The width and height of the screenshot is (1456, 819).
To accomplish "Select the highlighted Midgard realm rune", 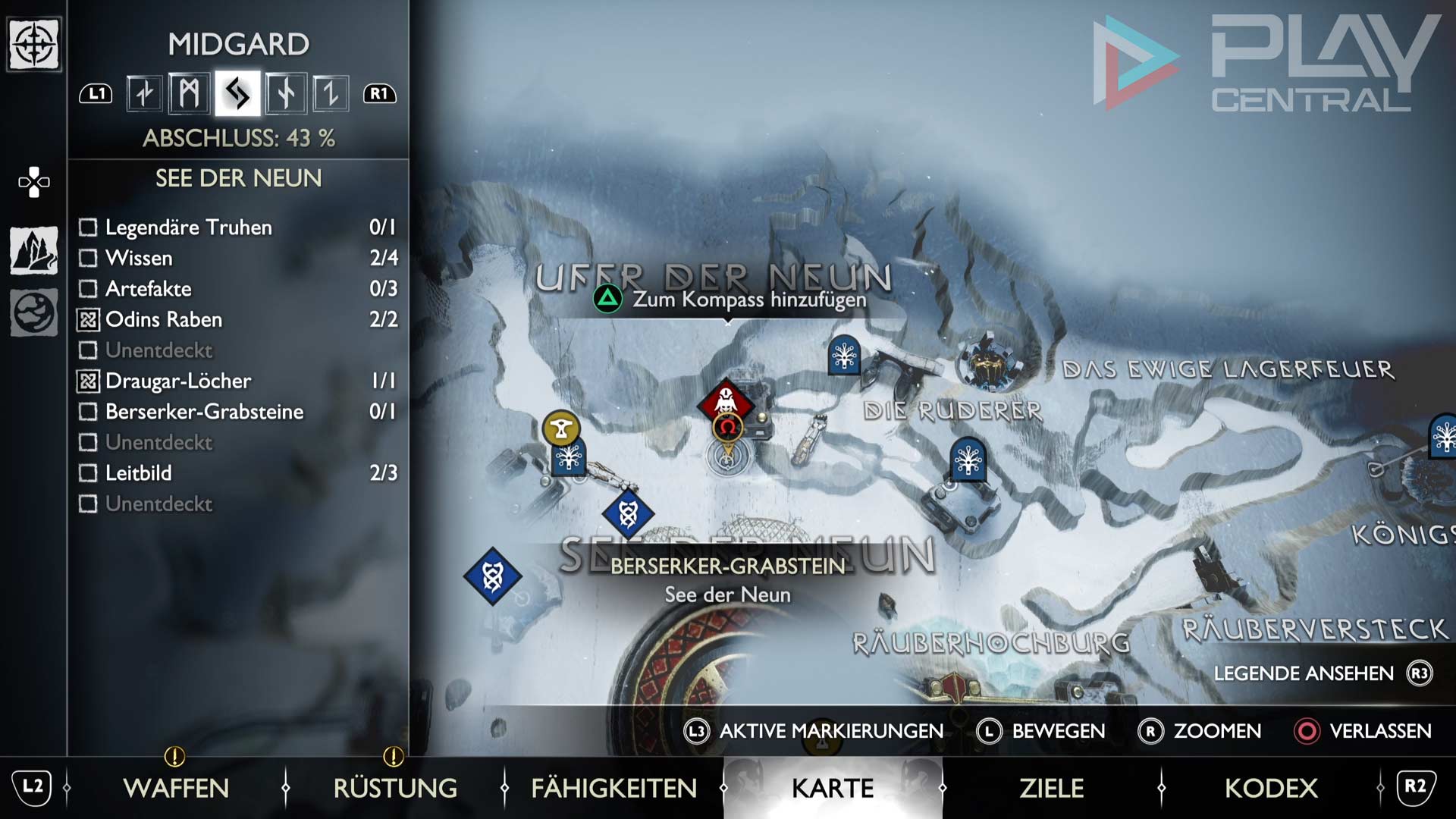I will pos(237,94).
